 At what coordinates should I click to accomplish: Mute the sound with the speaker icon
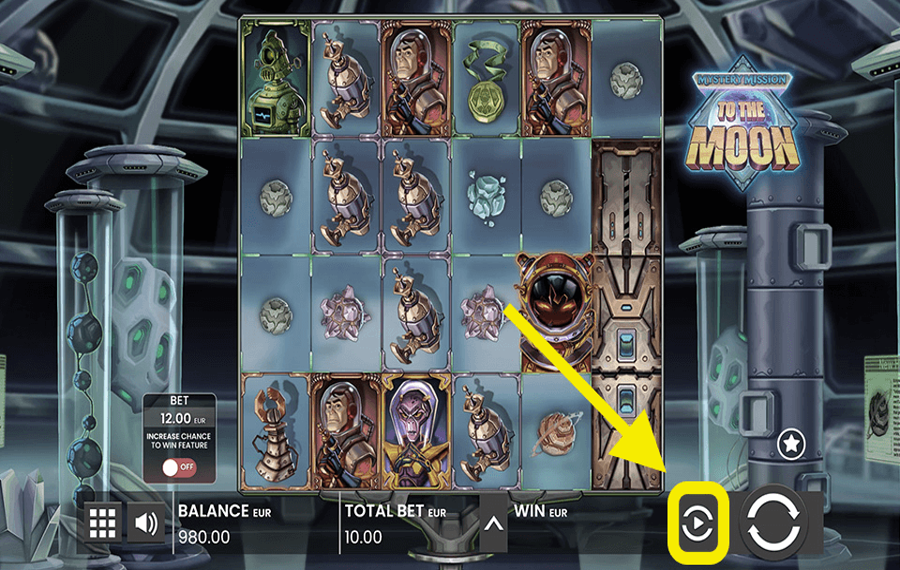coord(146,522)
